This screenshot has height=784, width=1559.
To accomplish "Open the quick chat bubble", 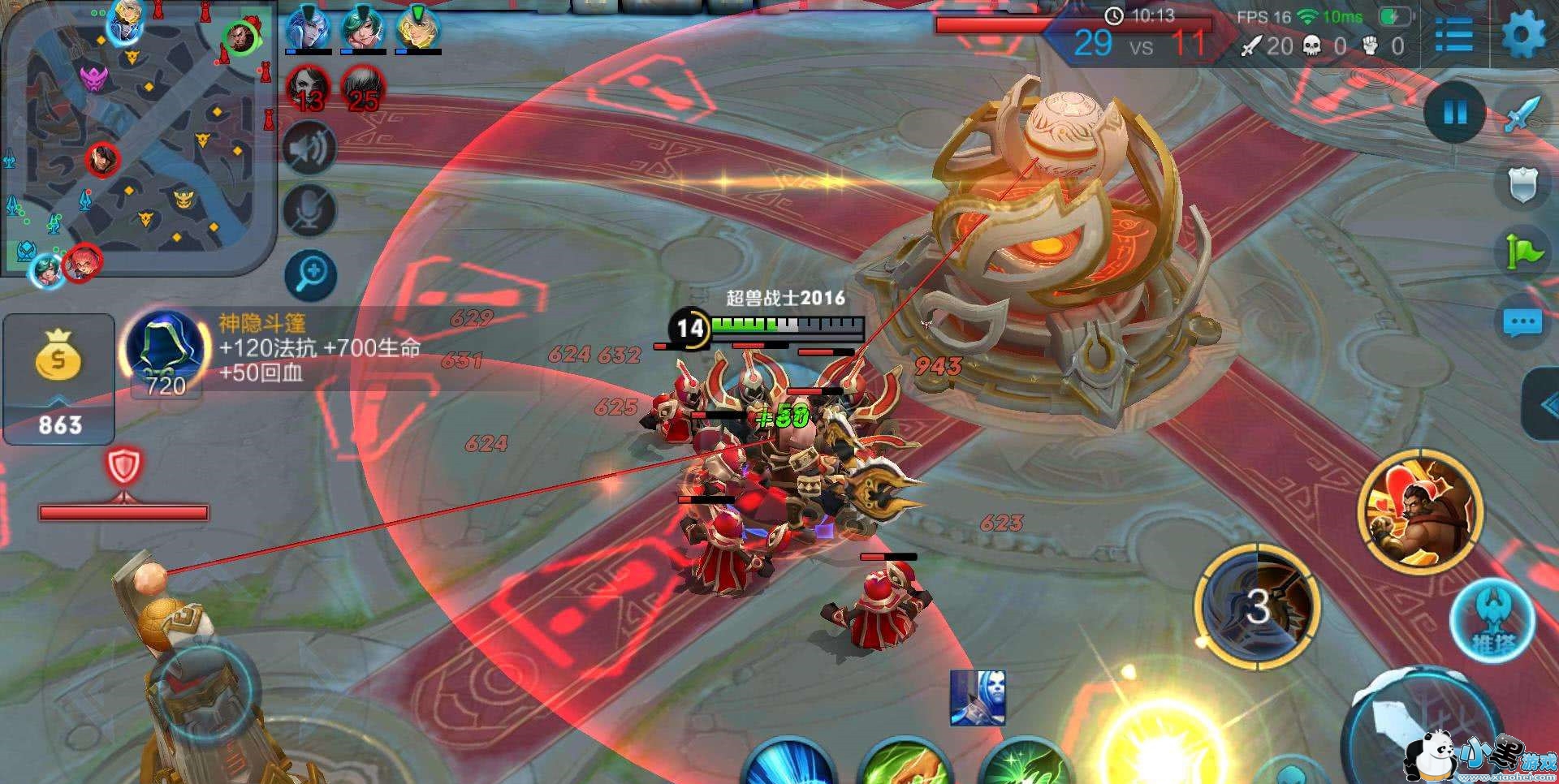I will point(1522,323).
